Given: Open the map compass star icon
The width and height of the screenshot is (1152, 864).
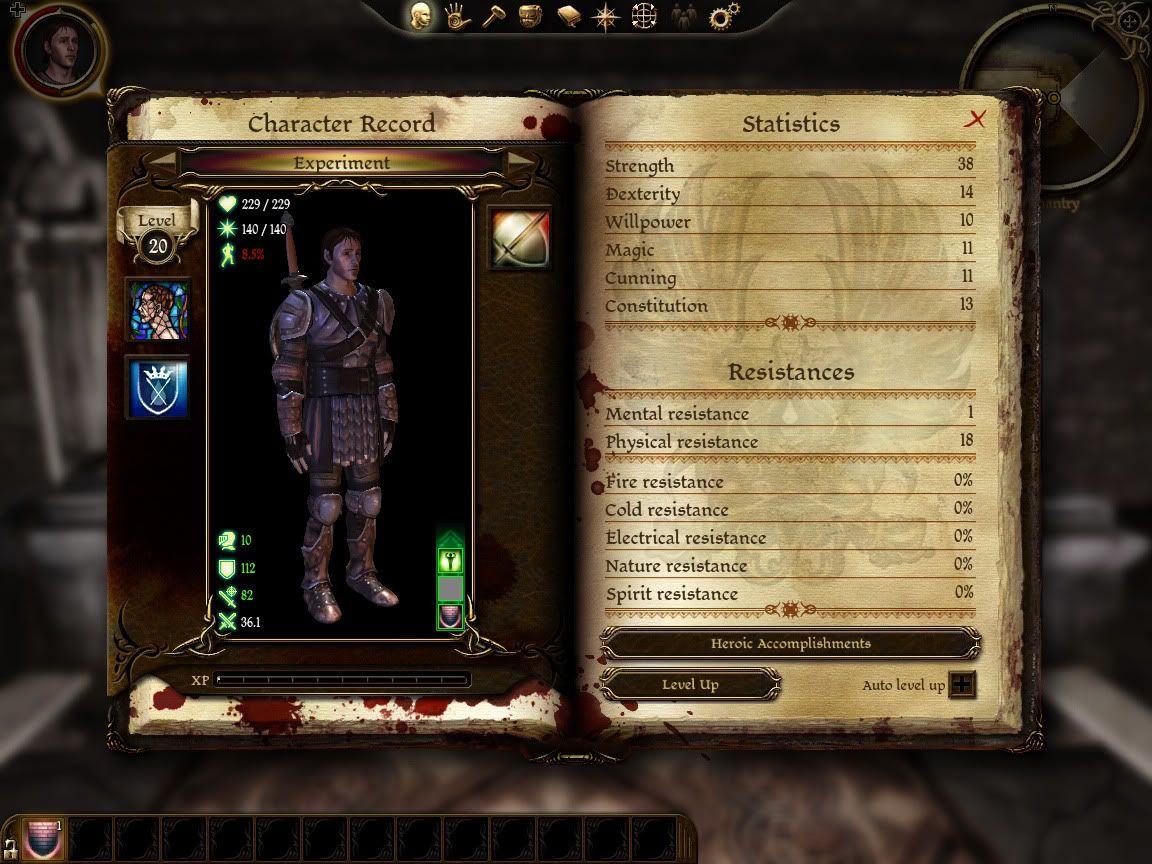Looking at the screenshot, I should pyautogui.click(x=606, y=17).
